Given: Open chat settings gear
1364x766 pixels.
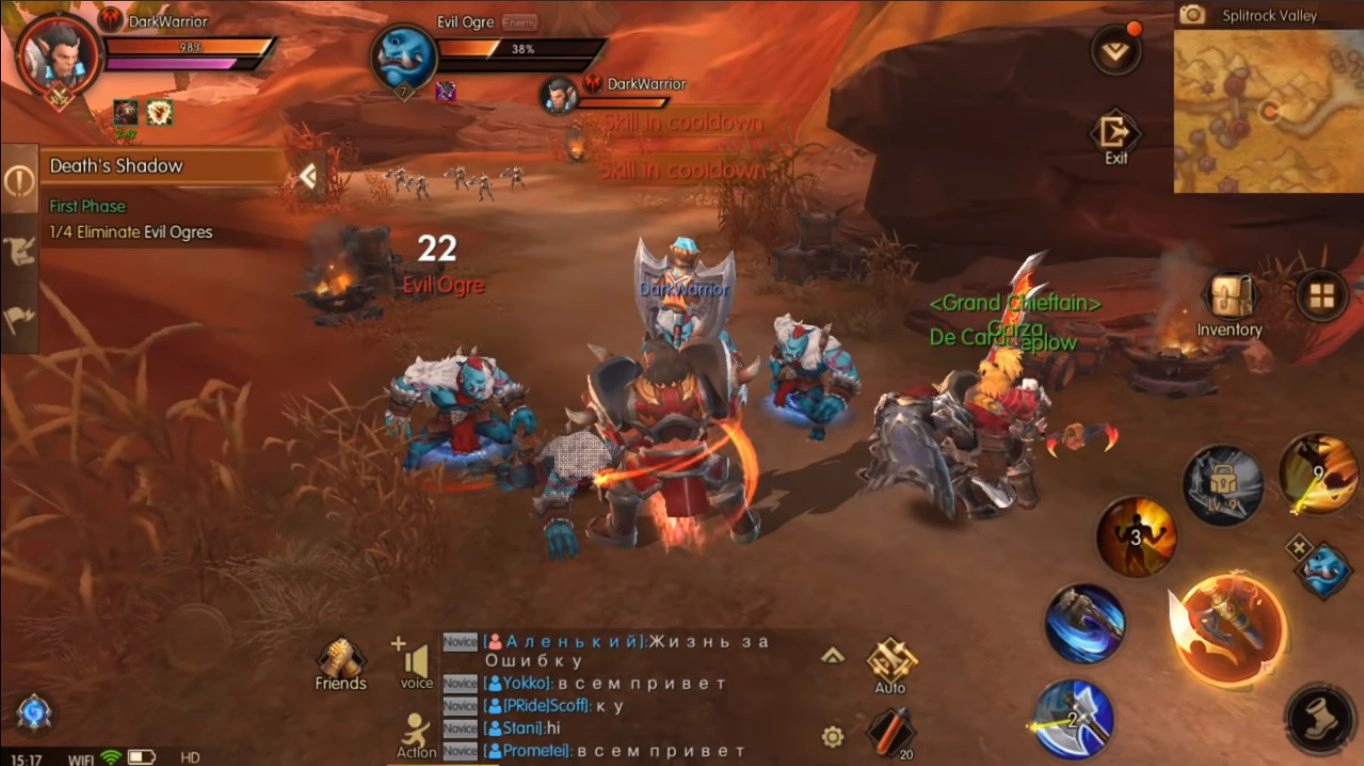Looking at the screenshot, I should tap(832, 737).
